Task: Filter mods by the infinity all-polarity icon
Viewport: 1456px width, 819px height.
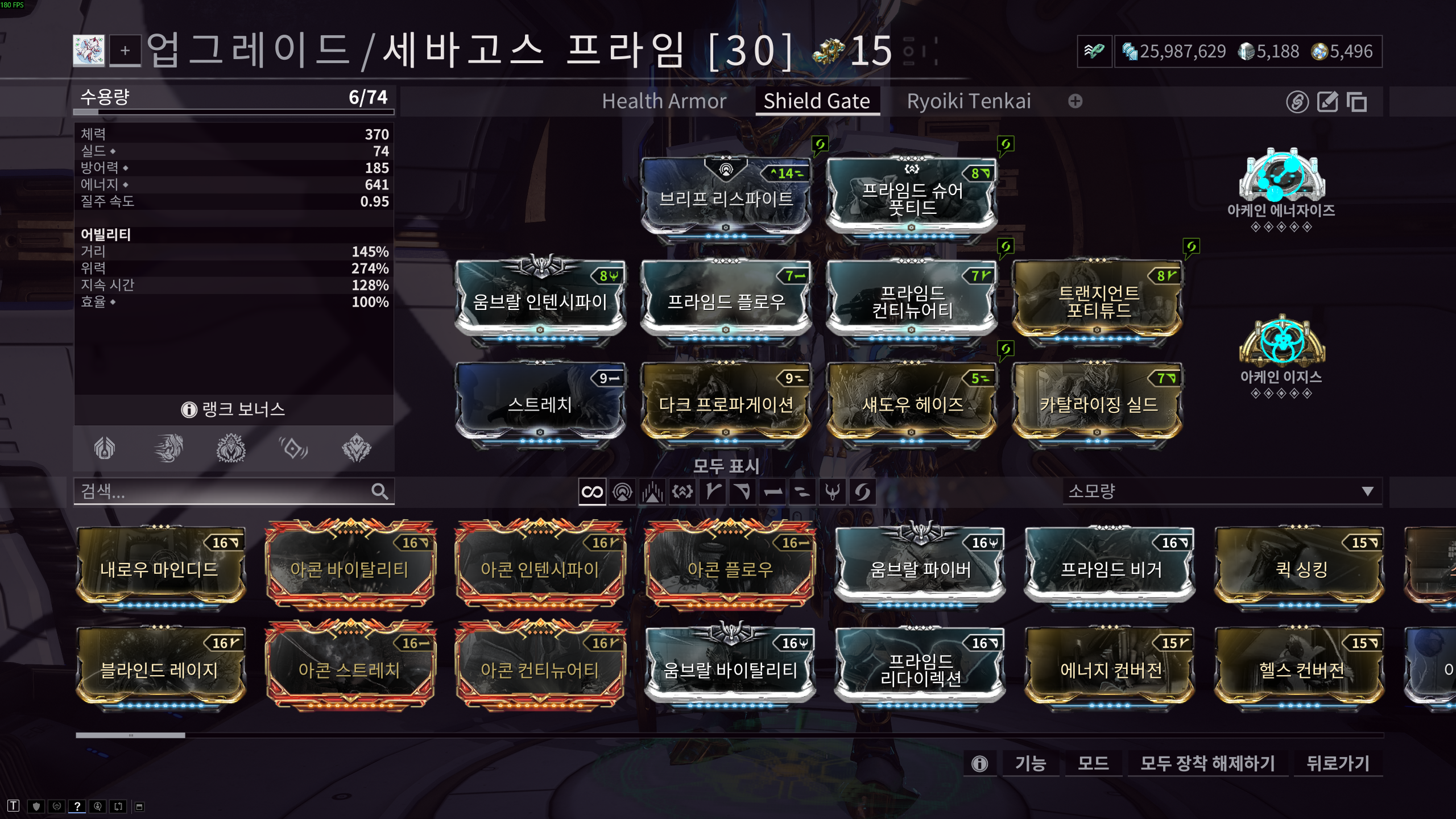Action: click(592, 492)
